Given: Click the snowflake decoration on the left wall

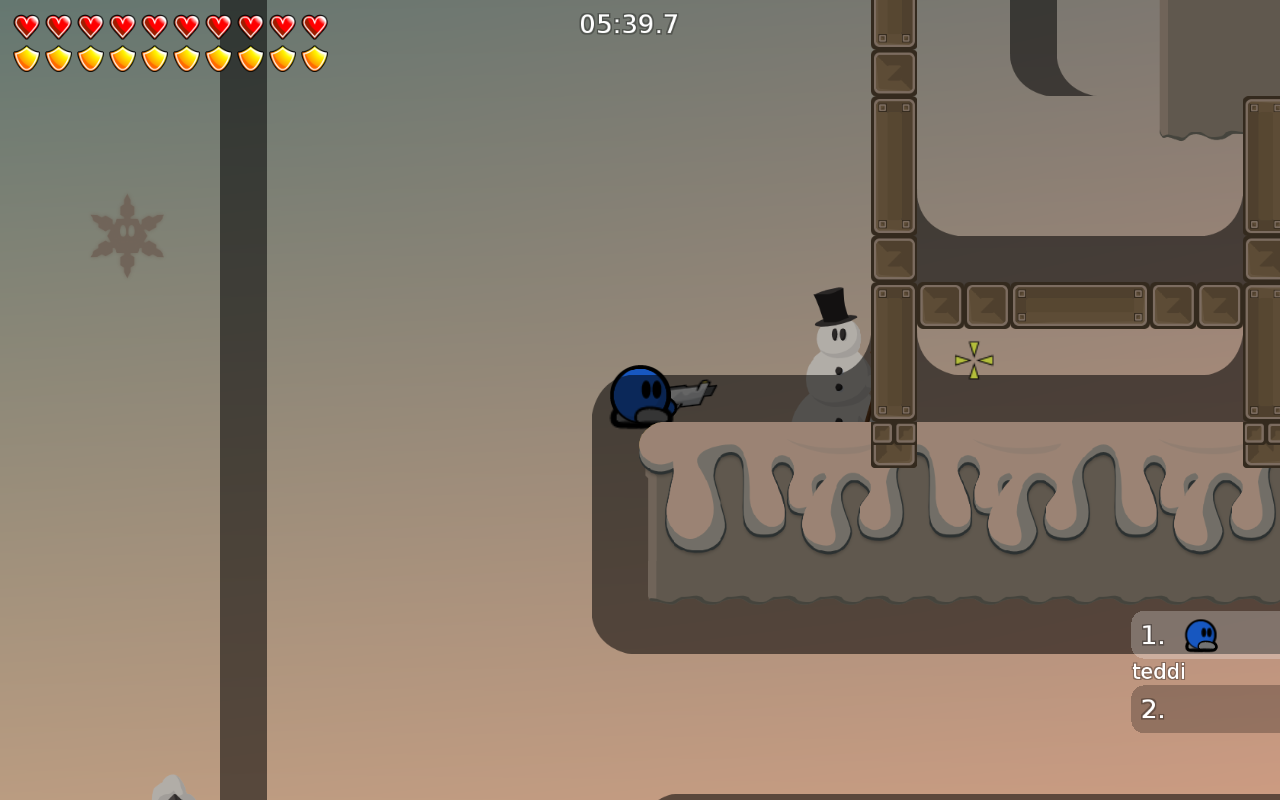Looking at the screenshot, I should click(126, 233).
